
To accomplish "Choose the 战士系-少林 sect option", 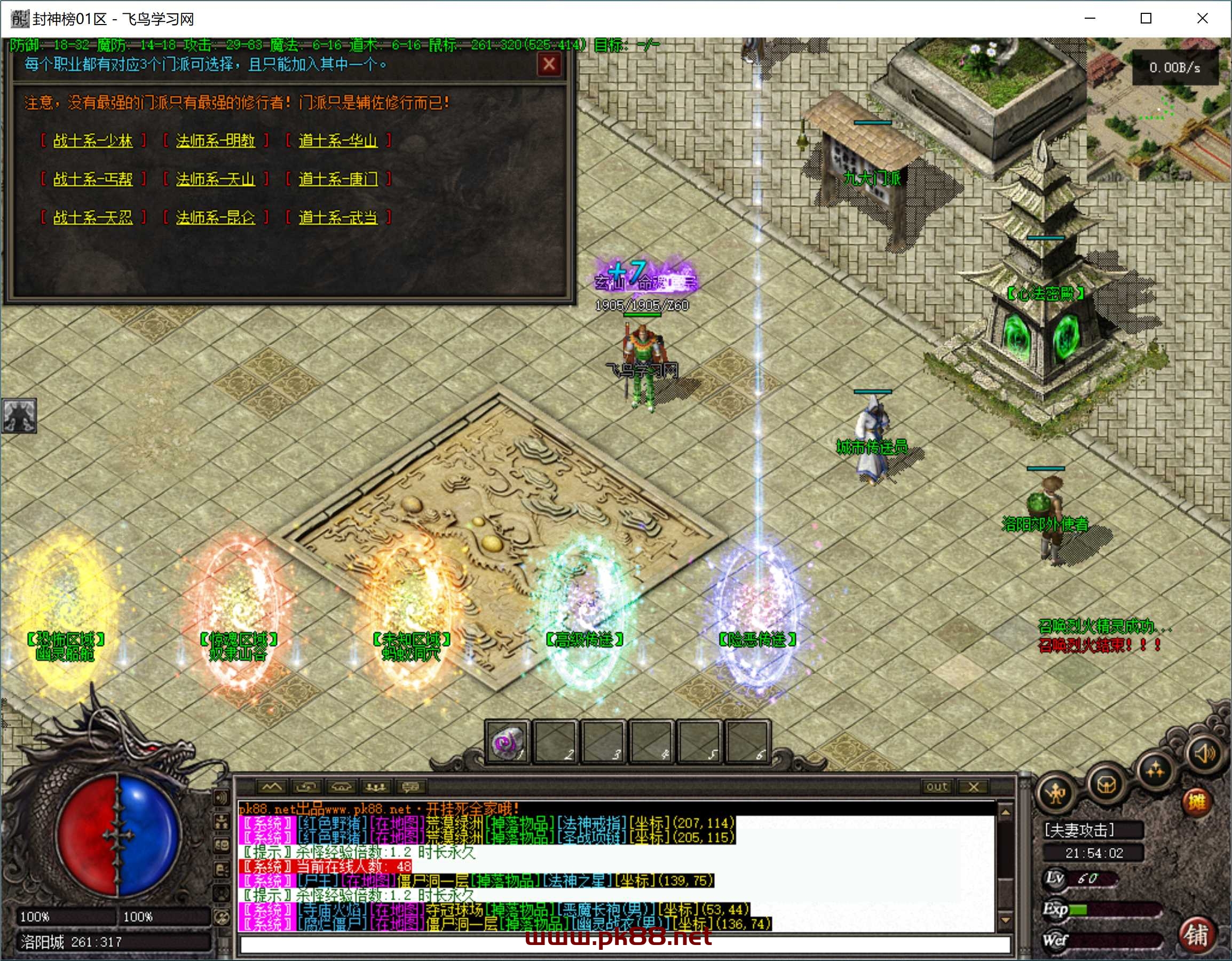I will coord(92,140).
